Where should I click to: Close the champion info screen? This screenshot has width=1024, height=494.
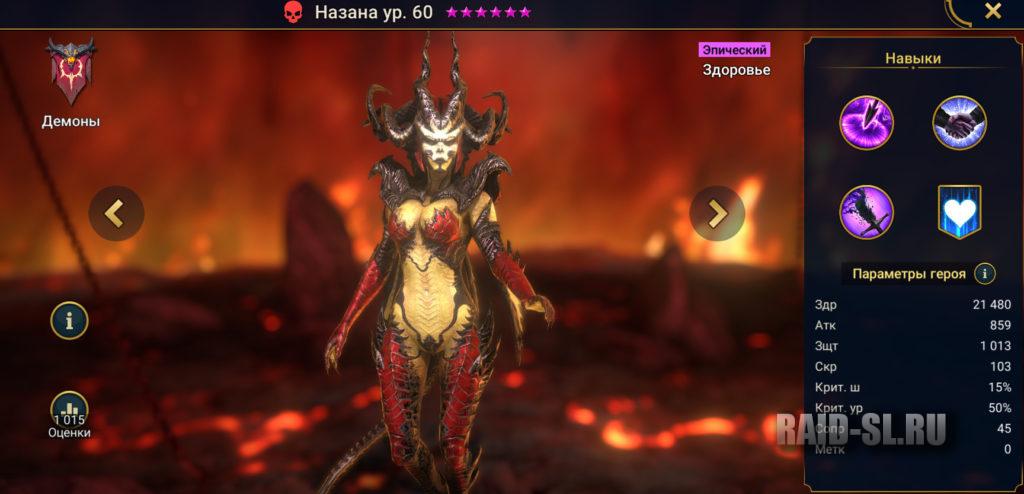pyautogui.click(x=992, y=11)
